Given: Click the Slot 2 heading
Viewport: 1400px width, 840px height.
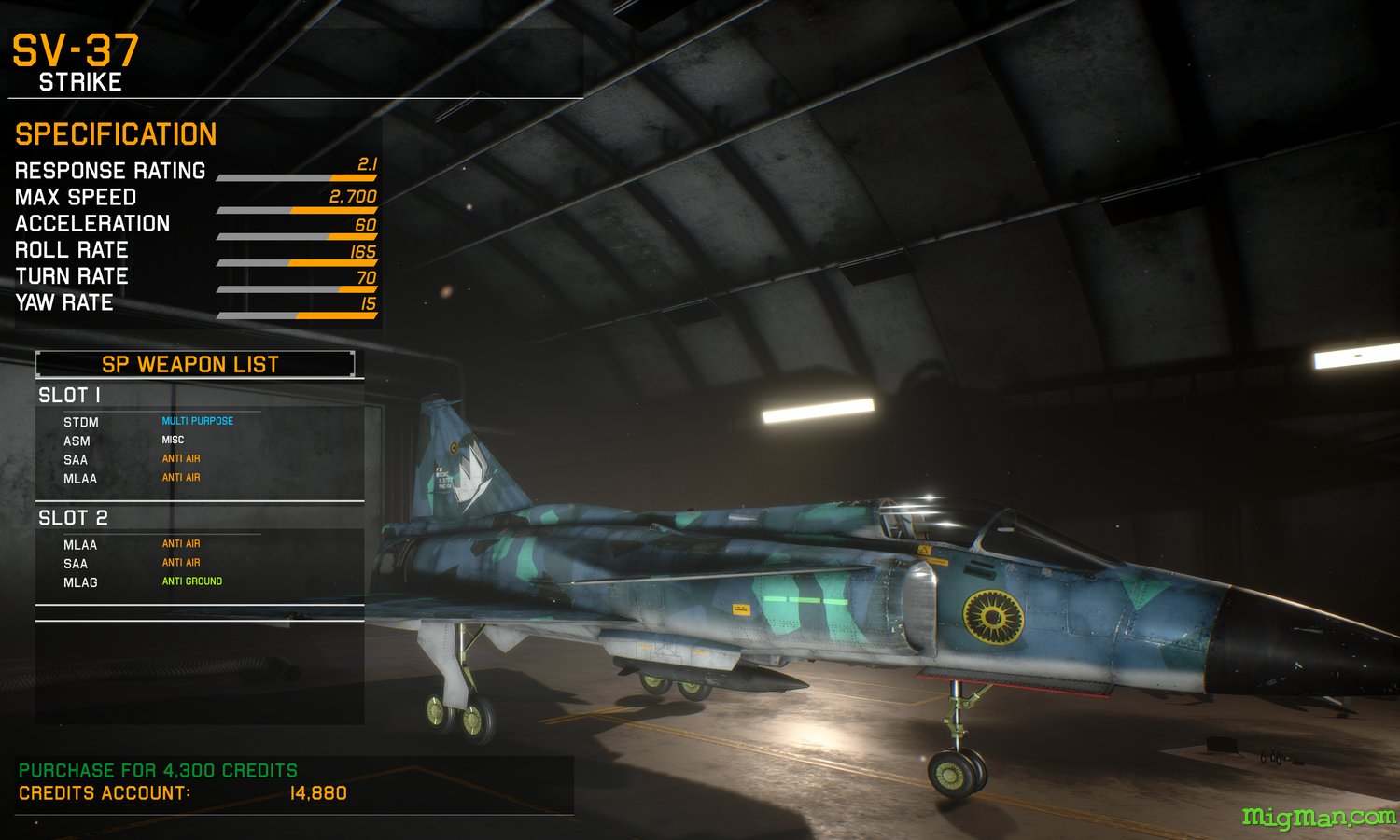Looking at the screenshot, I should 73,518.
